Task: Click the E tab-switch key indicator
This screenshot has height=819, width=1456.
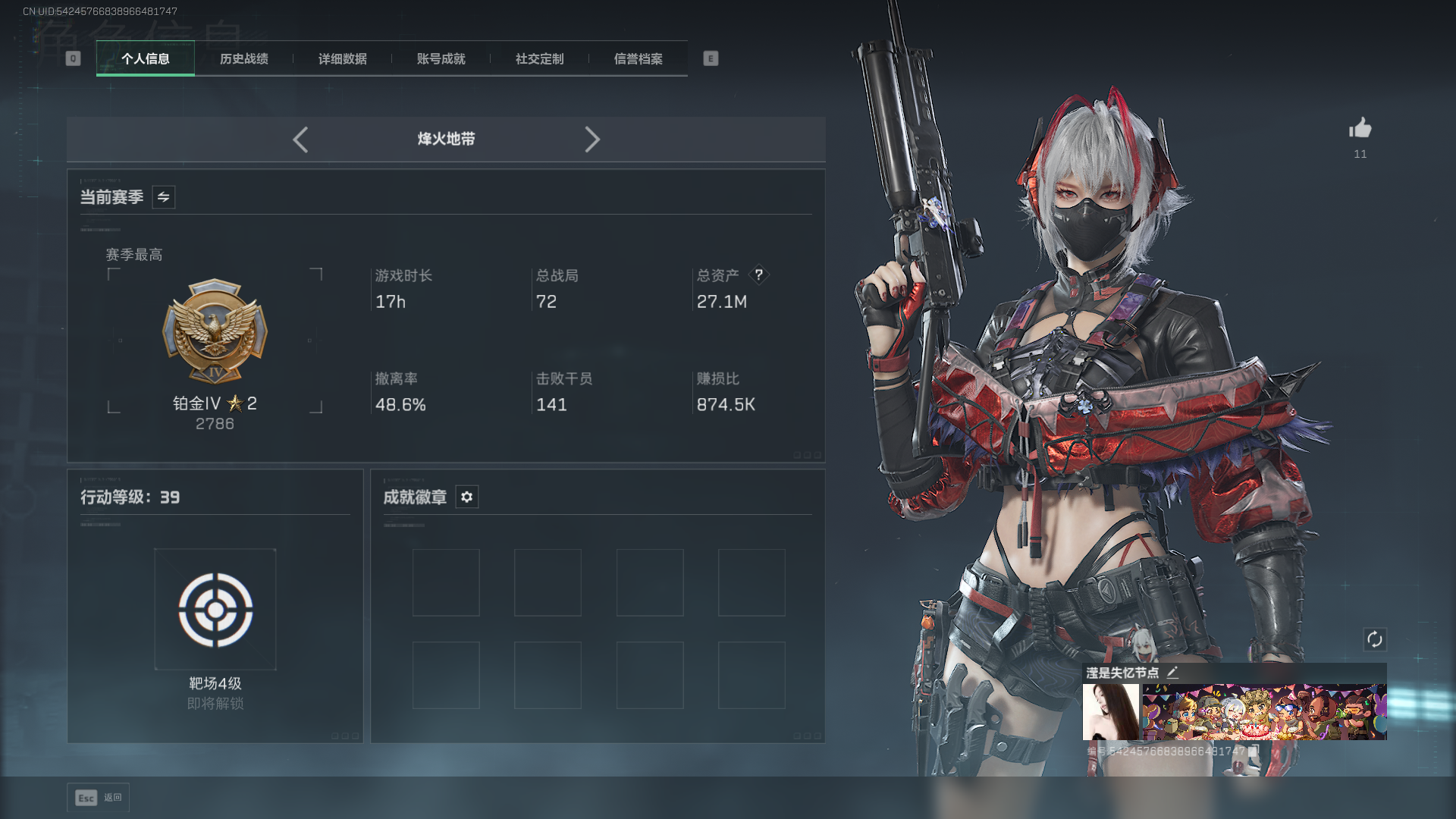Action: point(710,58)
